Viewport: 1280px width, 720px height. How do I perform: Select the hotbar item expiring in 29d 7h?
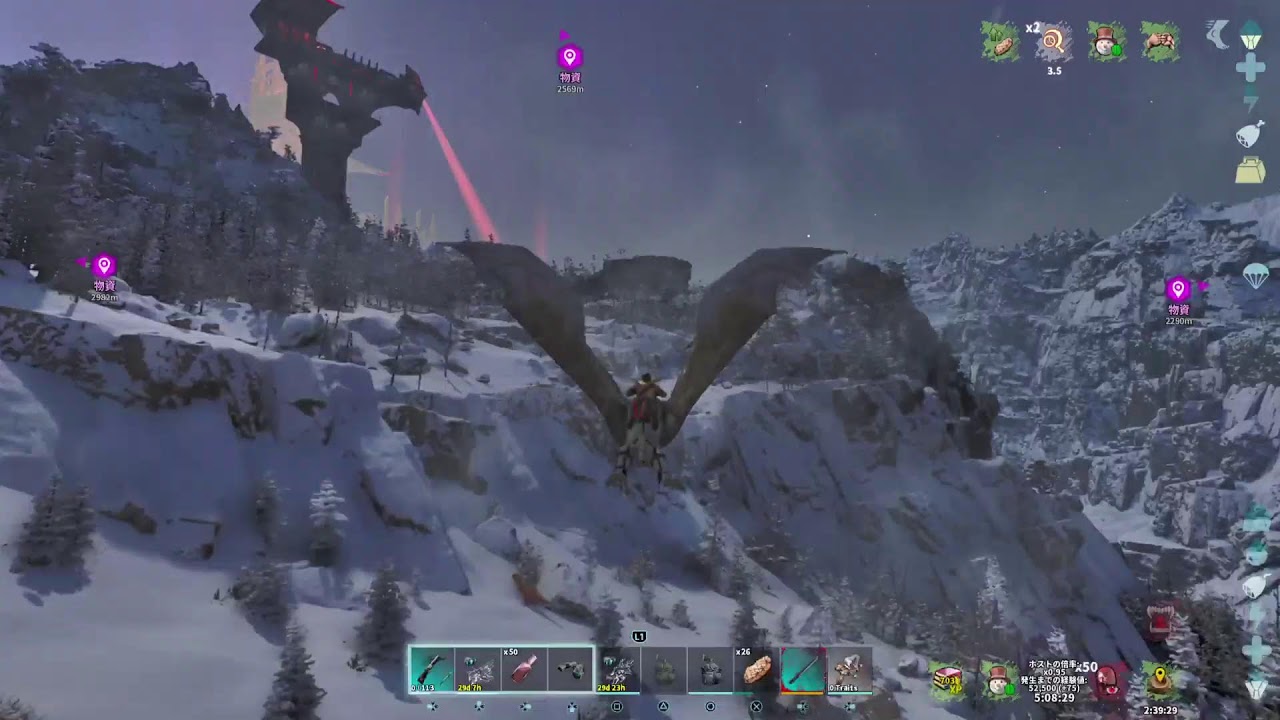click(x=478, y=669)
